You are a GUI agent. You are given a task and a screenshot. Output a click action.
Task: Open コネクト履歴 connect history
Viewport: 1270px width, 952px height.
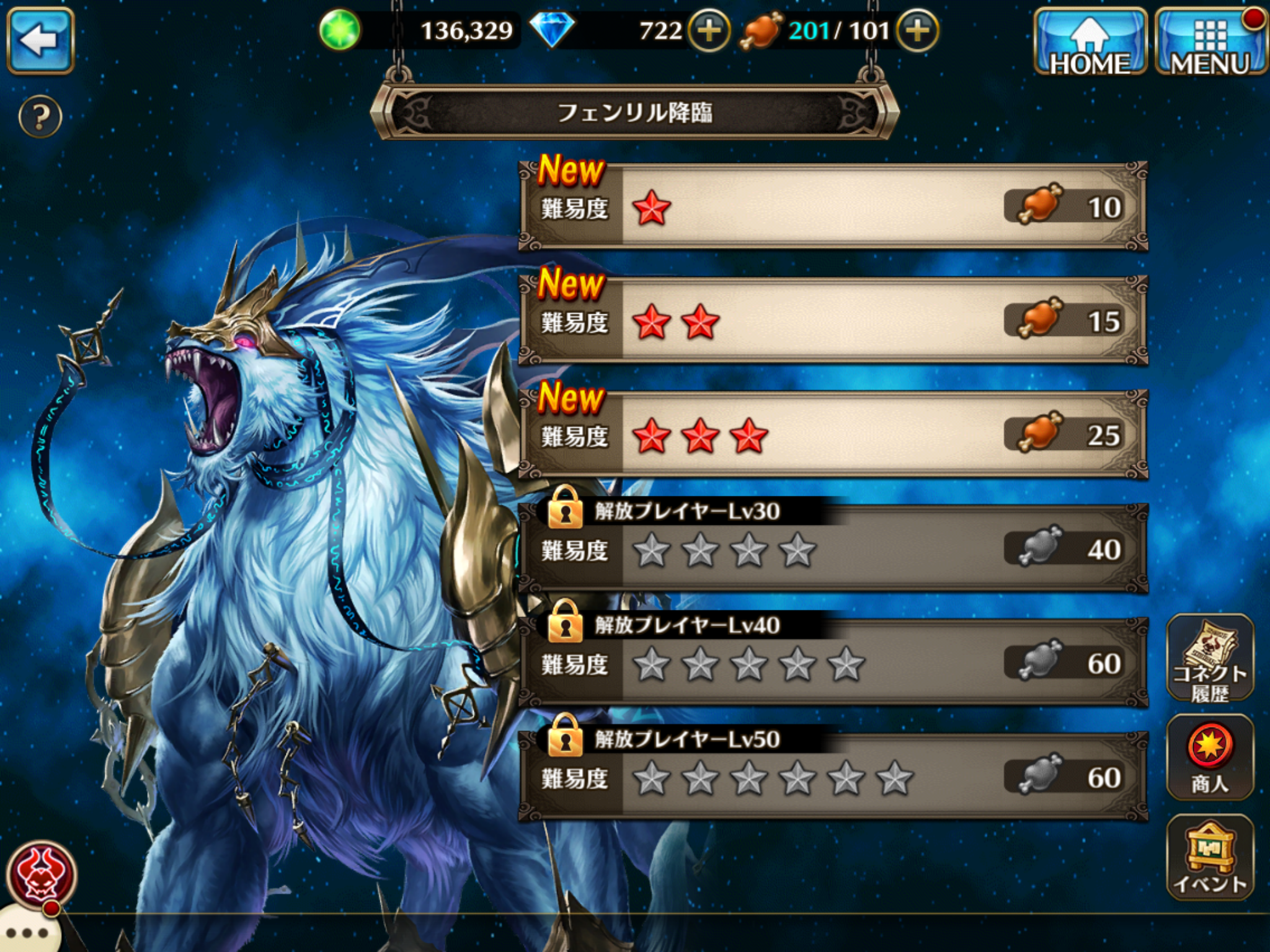tap(1209, 659)
